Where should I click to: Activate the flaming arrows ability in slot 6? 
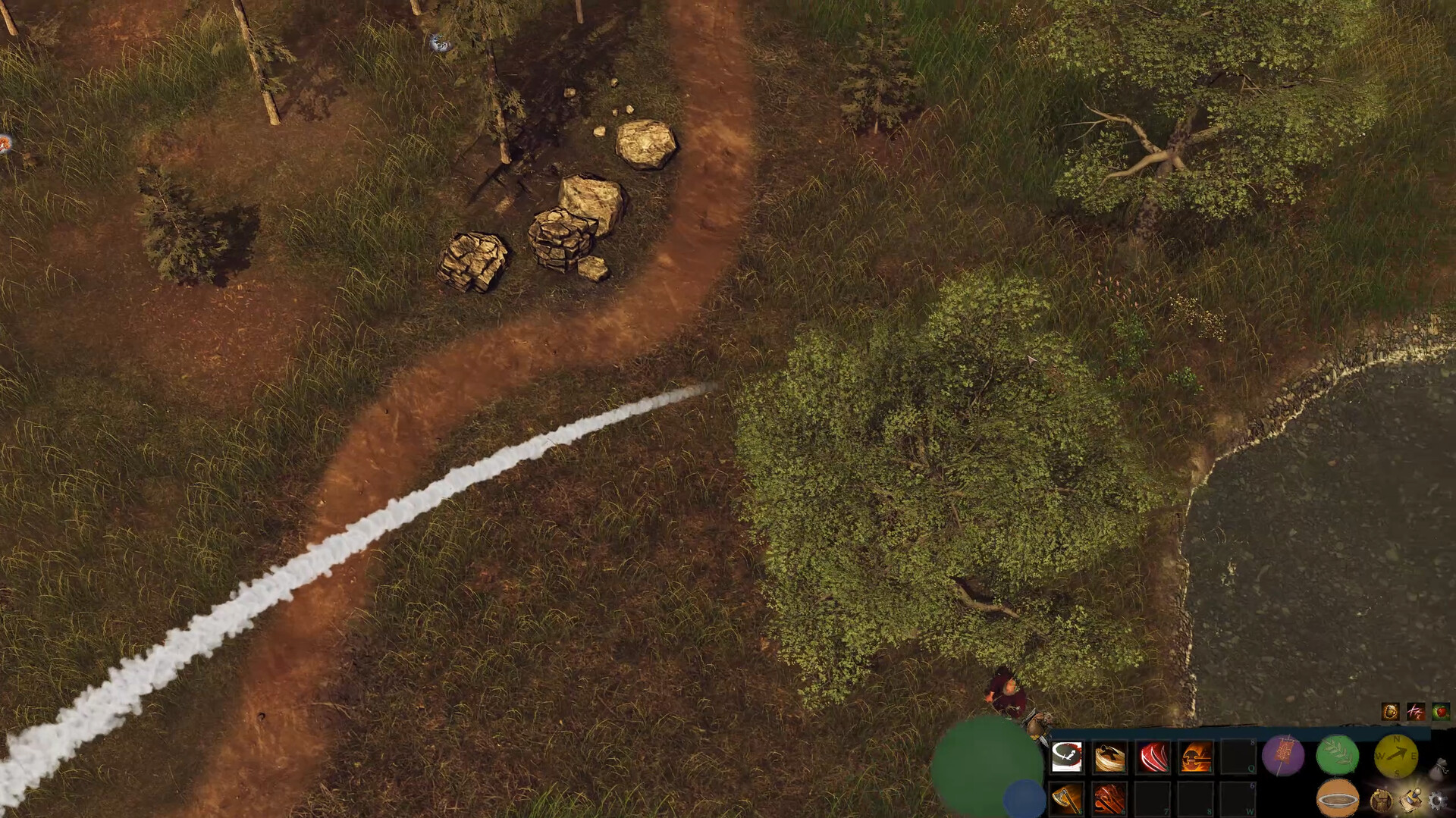click(1109, 799)
